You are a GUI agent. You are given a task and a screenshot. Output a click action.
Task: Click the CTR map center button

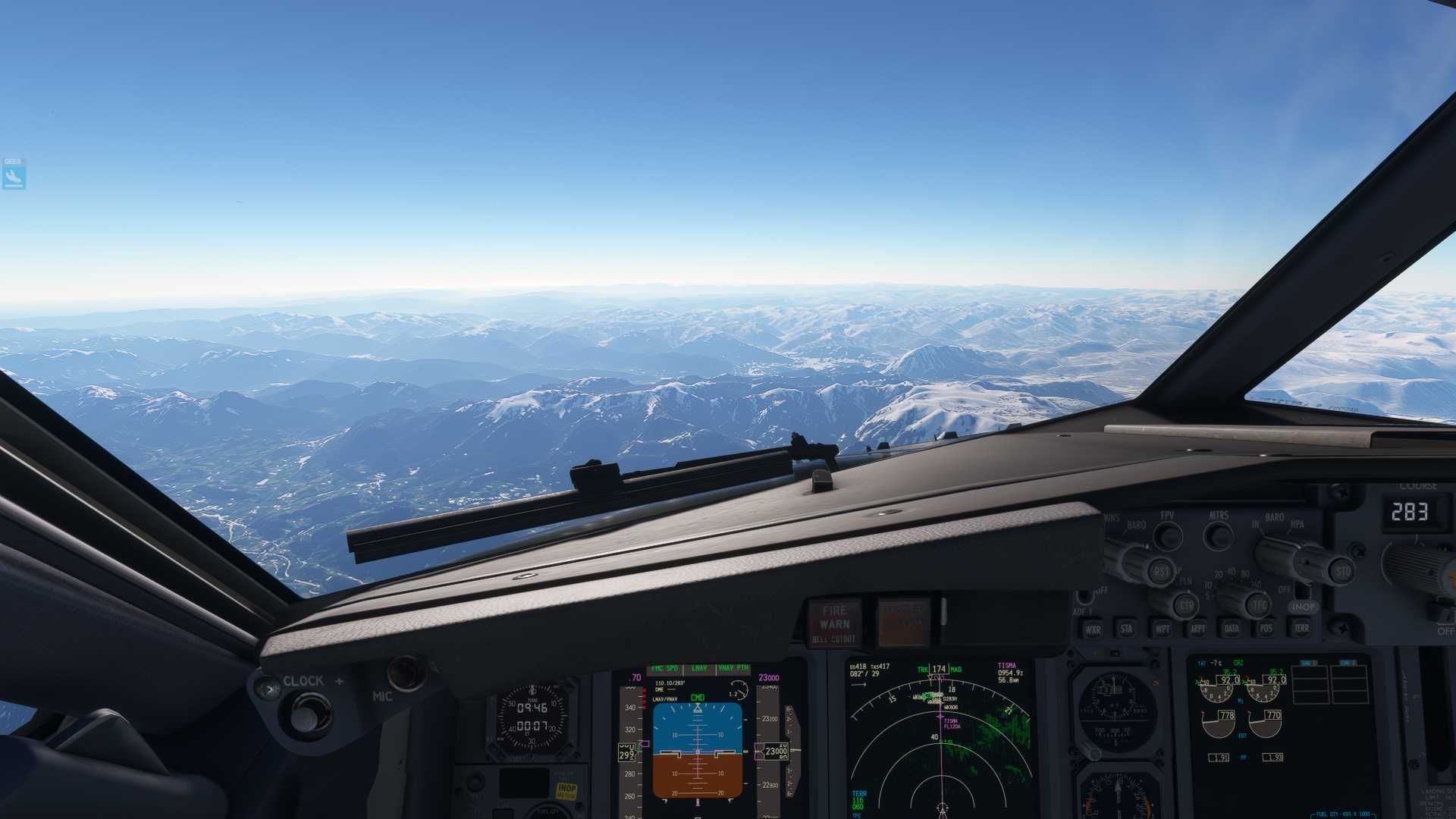1186,605
